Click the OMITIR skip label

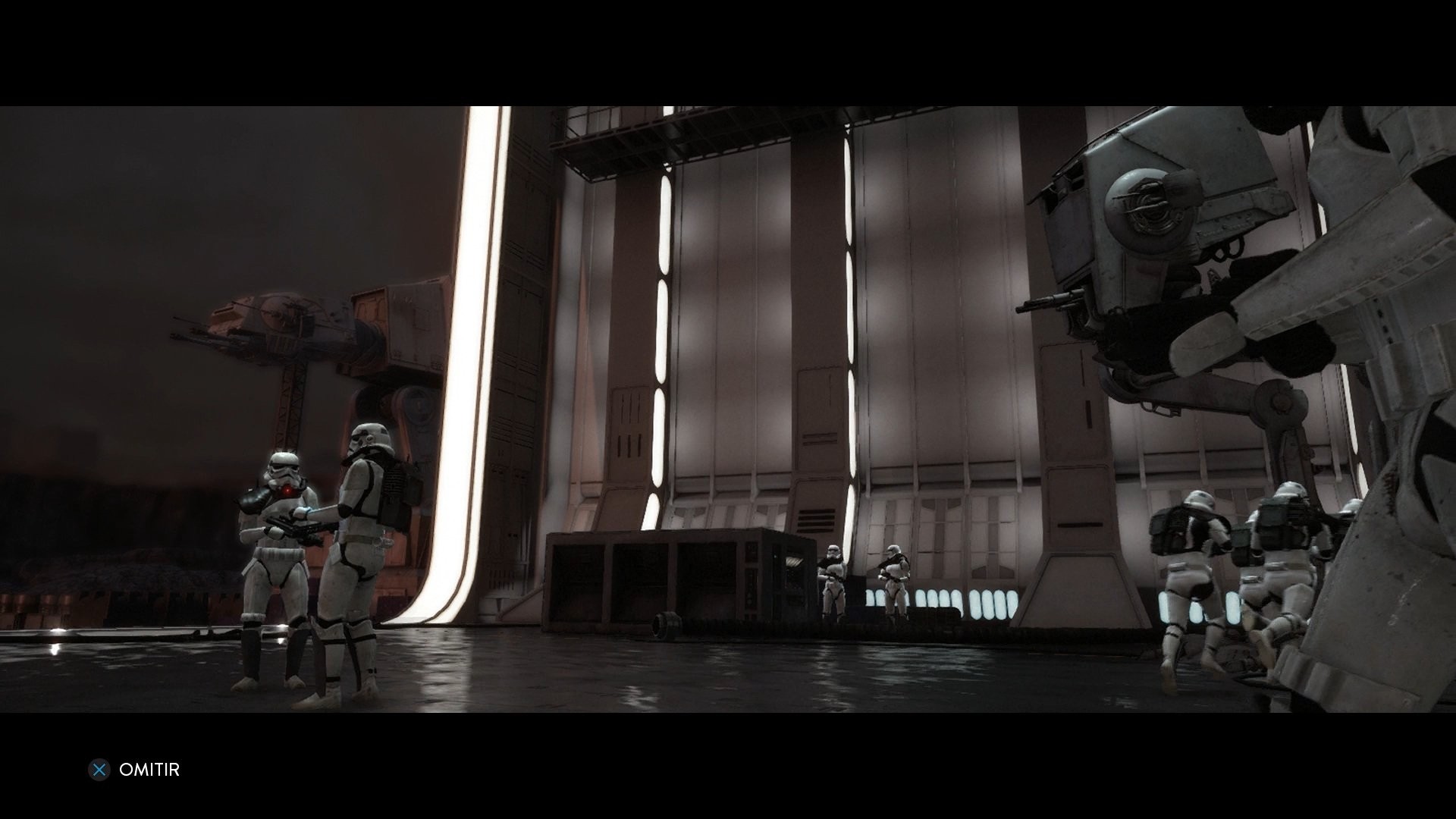149,770
